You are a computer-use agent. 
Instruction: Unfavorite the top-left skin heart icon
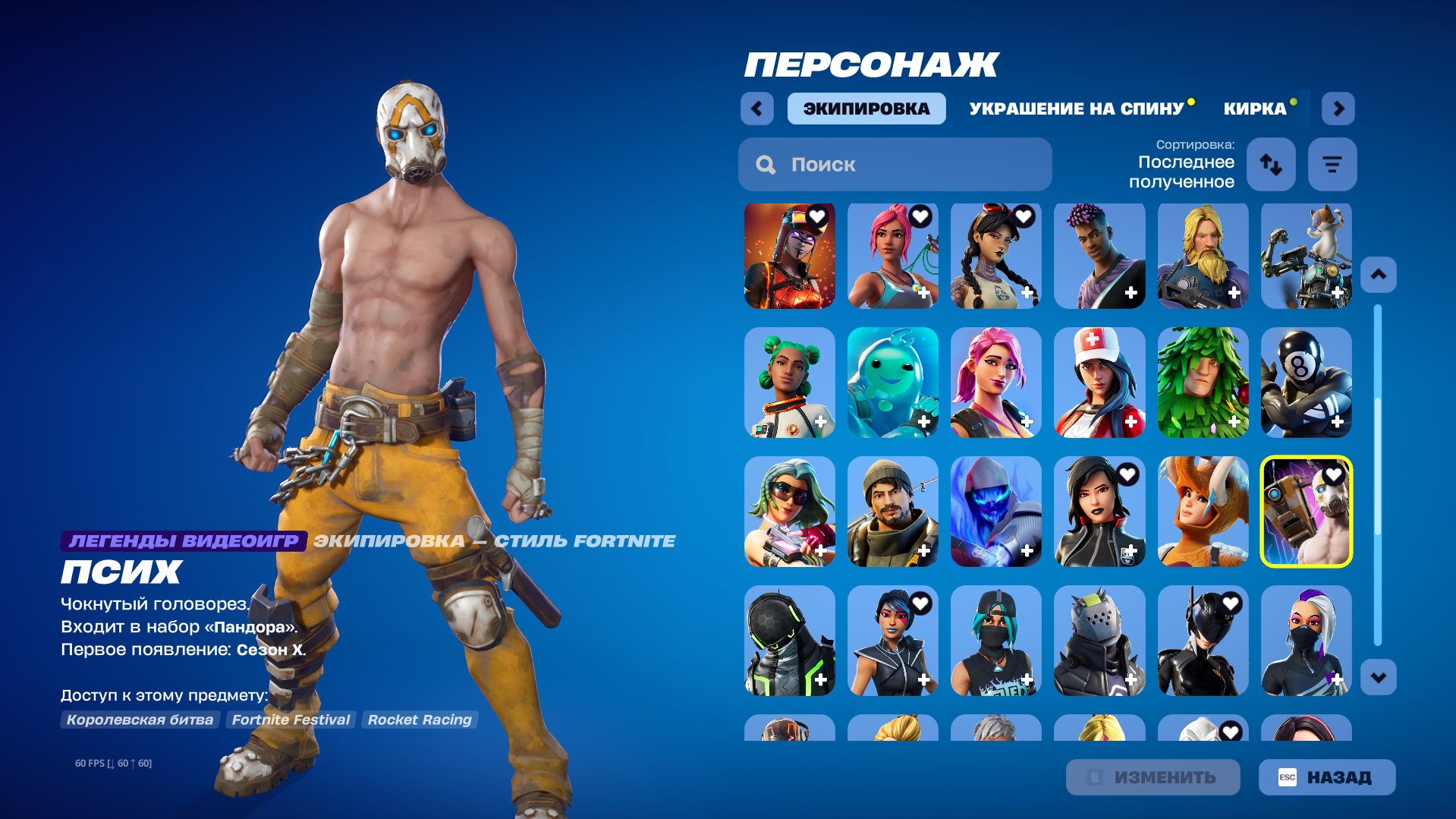coord(816,216)
